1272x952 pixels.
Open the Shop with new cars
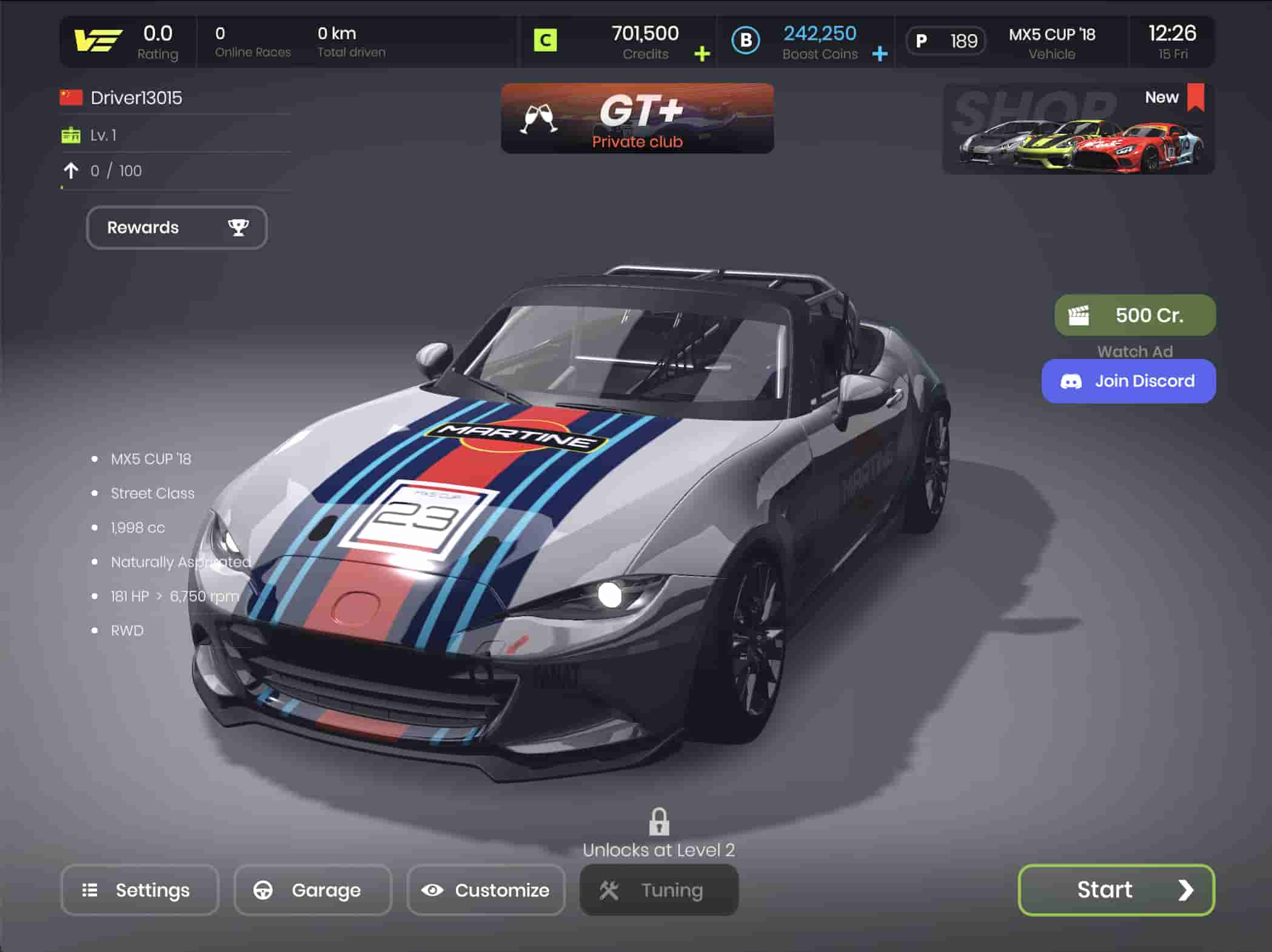1078,129
